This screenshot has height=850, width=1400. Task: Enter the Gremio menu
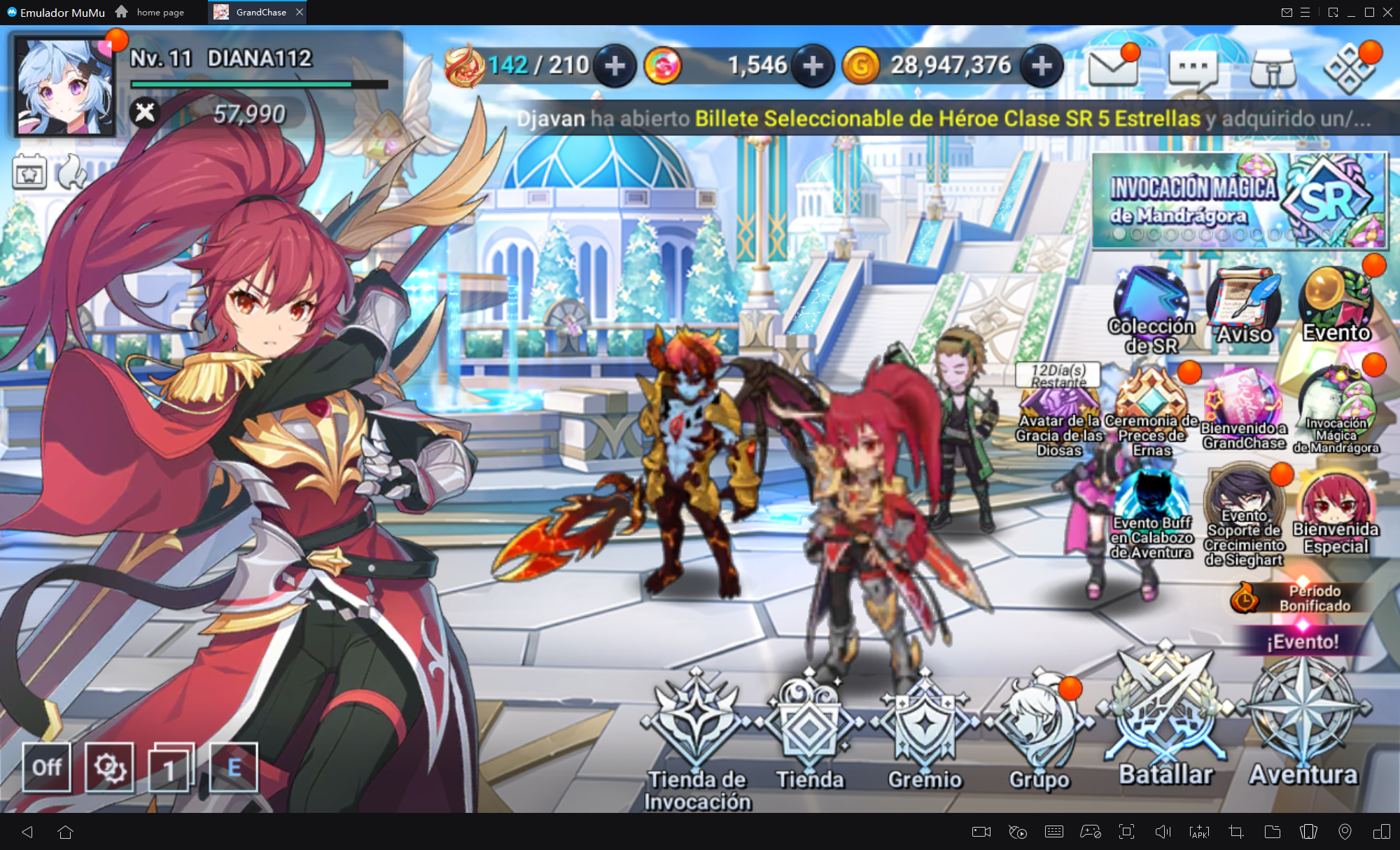(925, 728)
